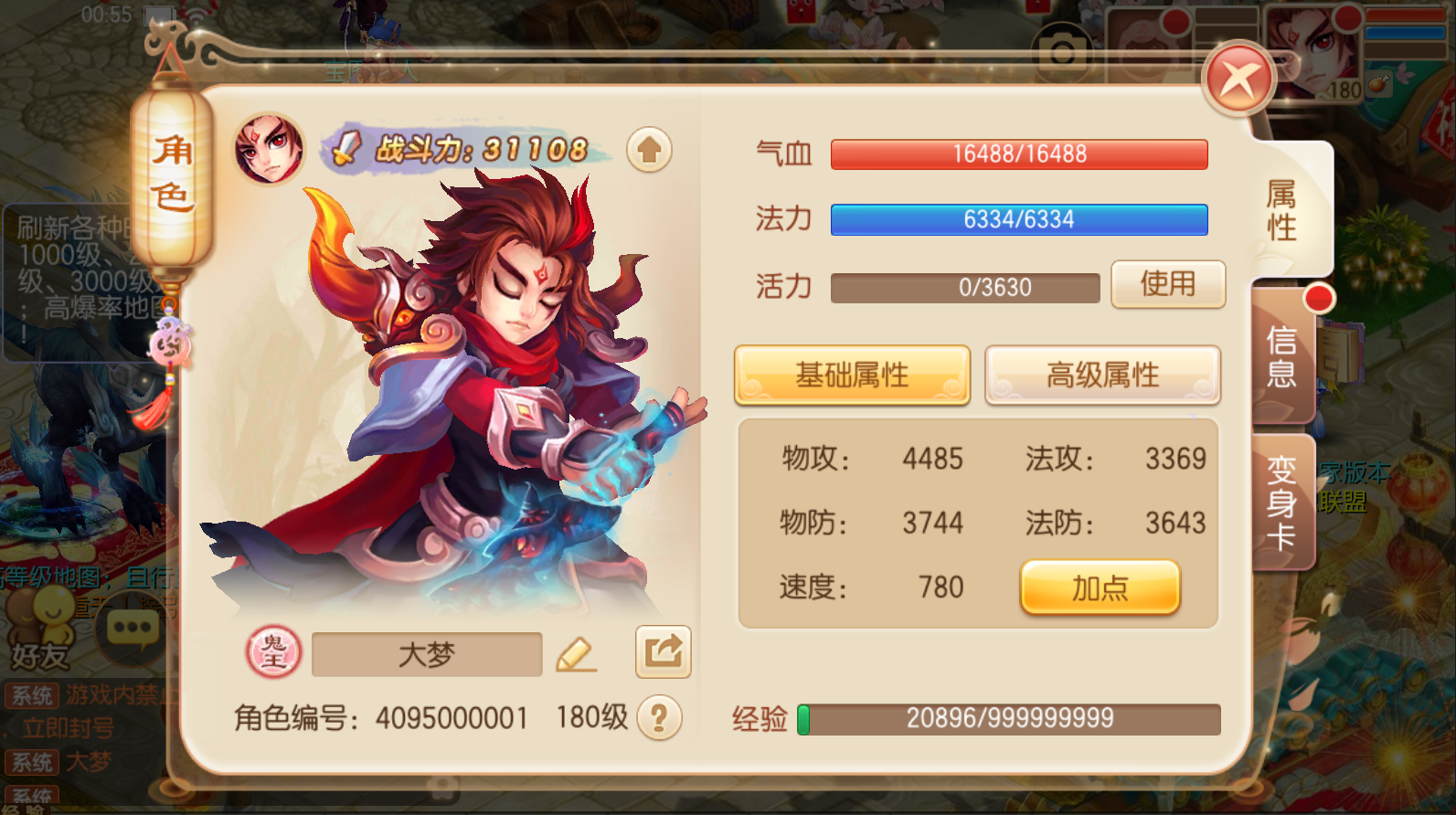This screenshot has height=815, width=1456.
Task: Select the 属性 tab
Action: point(1282,212)
